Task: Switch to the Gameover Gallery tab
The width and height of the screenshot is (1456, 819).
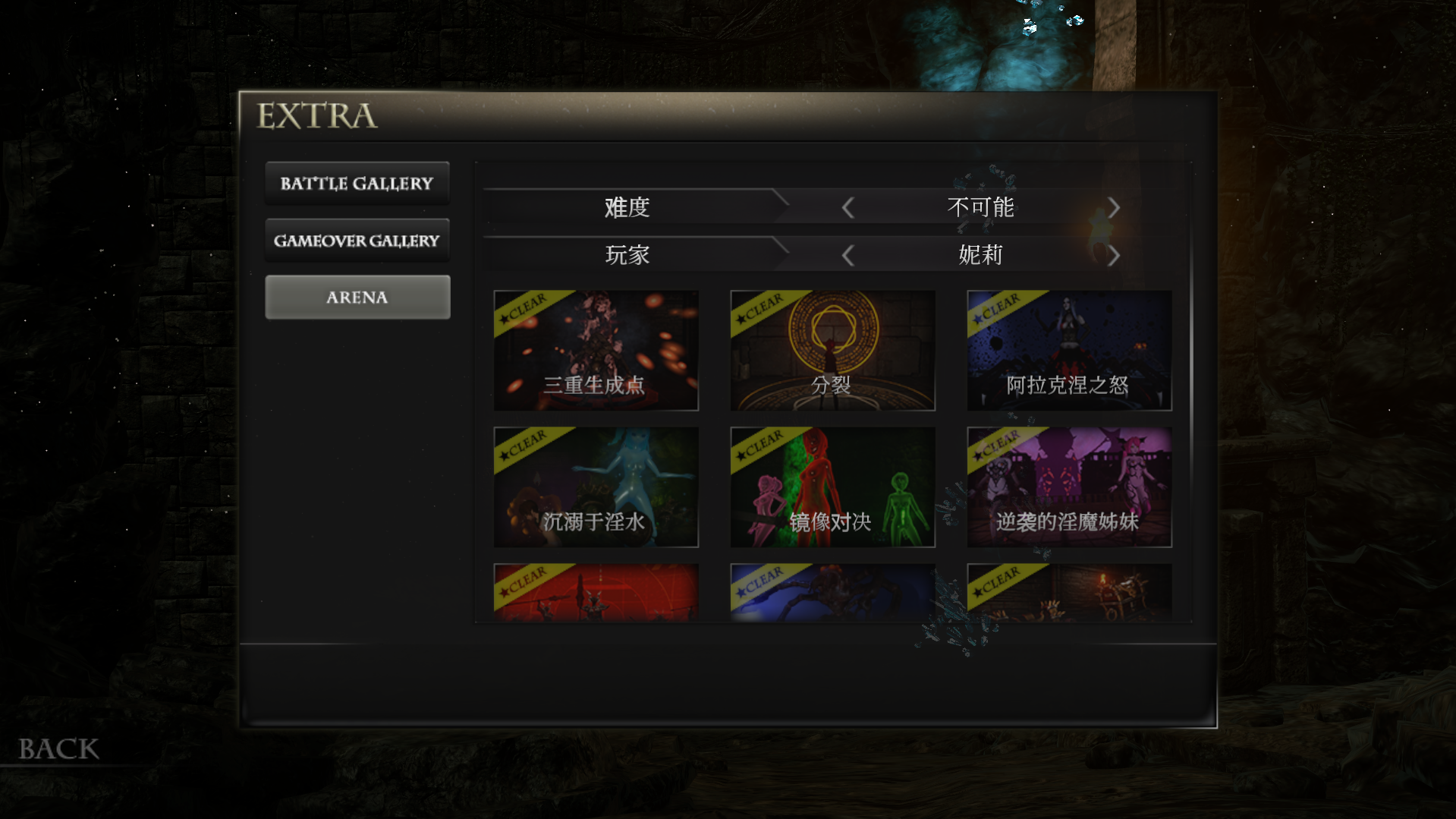Action: 357,241
